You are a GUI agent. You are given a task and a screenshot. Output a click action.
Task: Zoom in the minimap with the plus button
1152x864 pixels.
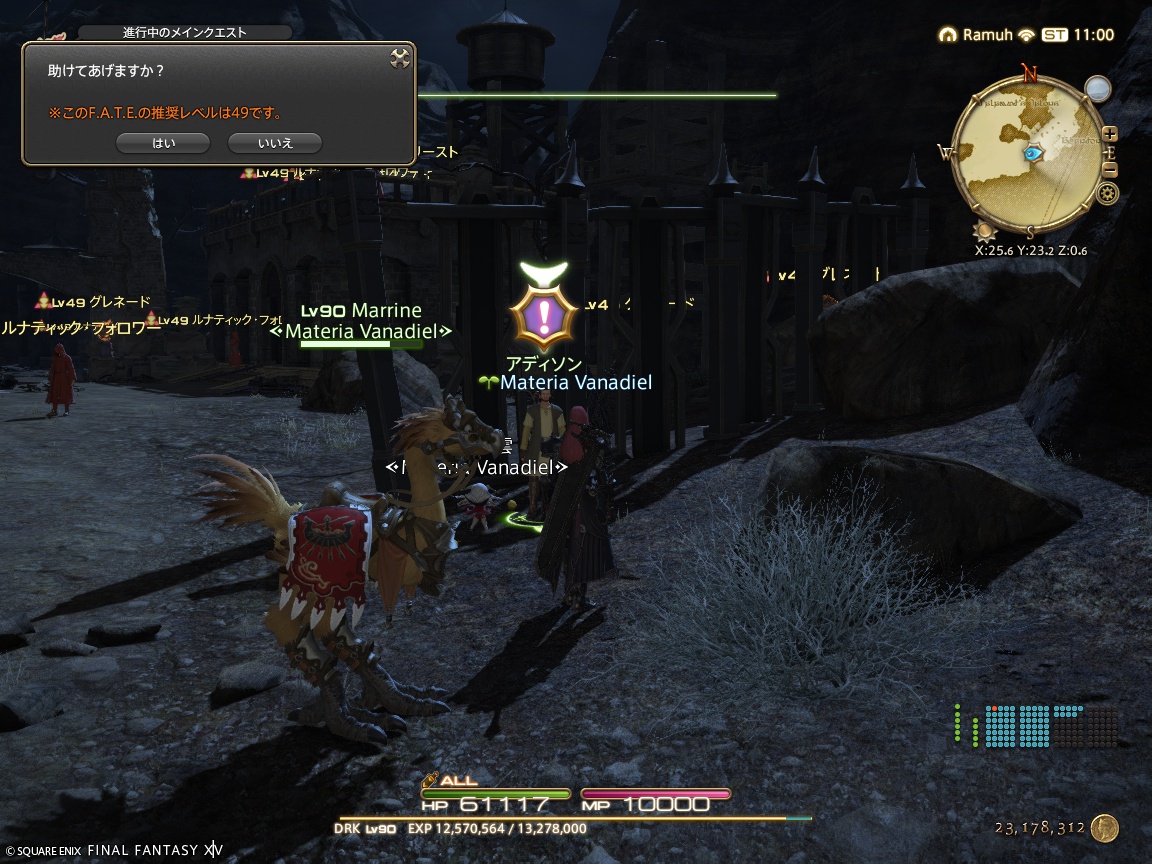(1109, 134)
